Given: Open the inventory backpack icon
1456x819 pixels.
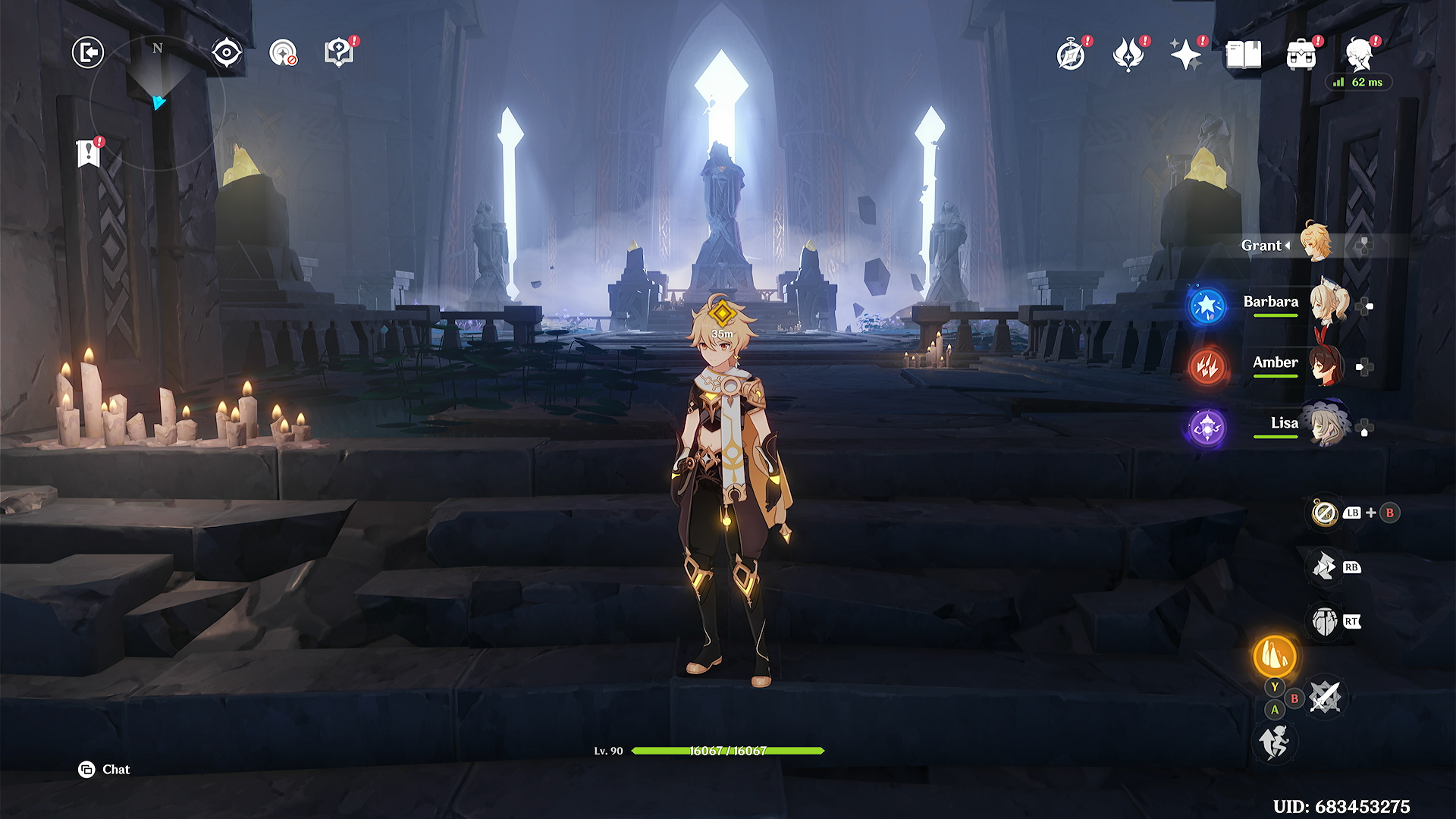Looking at the screenshot, I should click(1301, 55).
